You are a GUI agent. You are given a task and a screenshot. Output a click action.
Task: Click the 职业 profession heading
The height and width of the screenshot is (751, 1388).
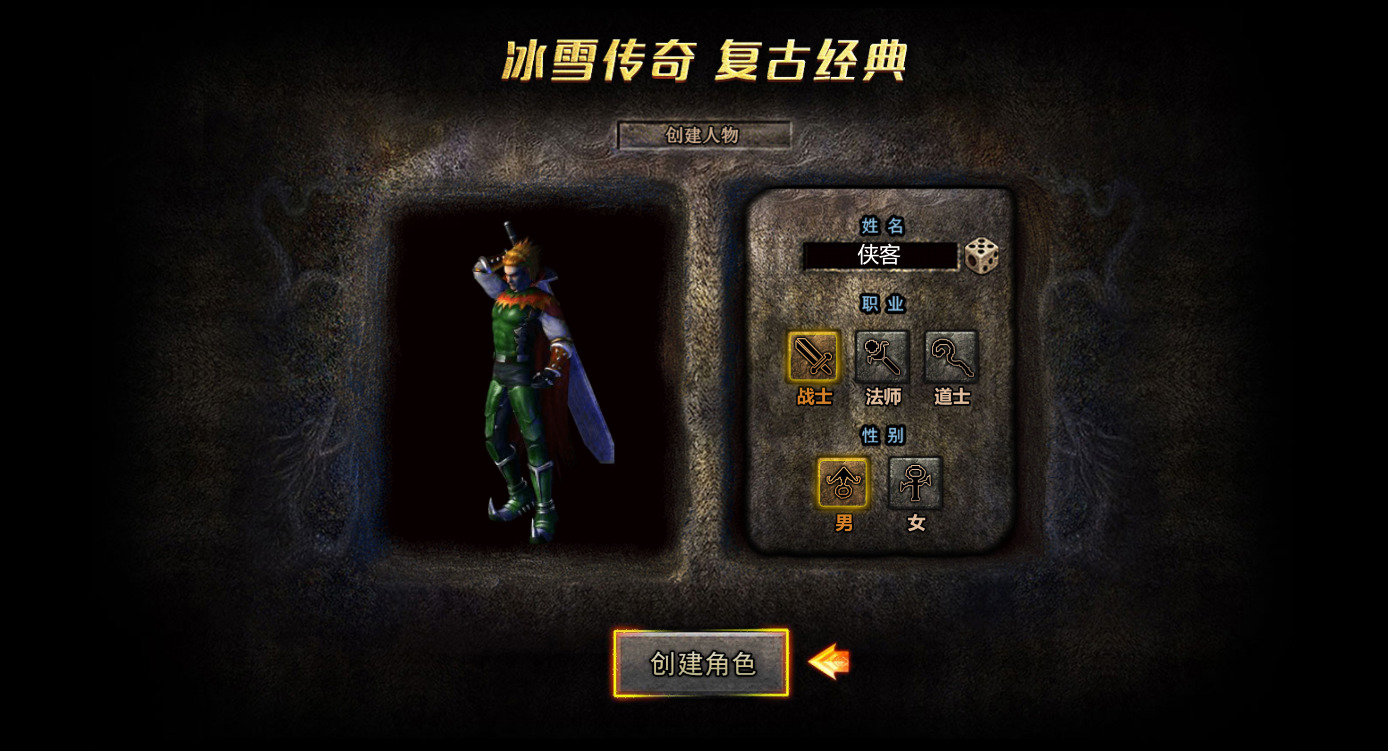pos(883,303)
